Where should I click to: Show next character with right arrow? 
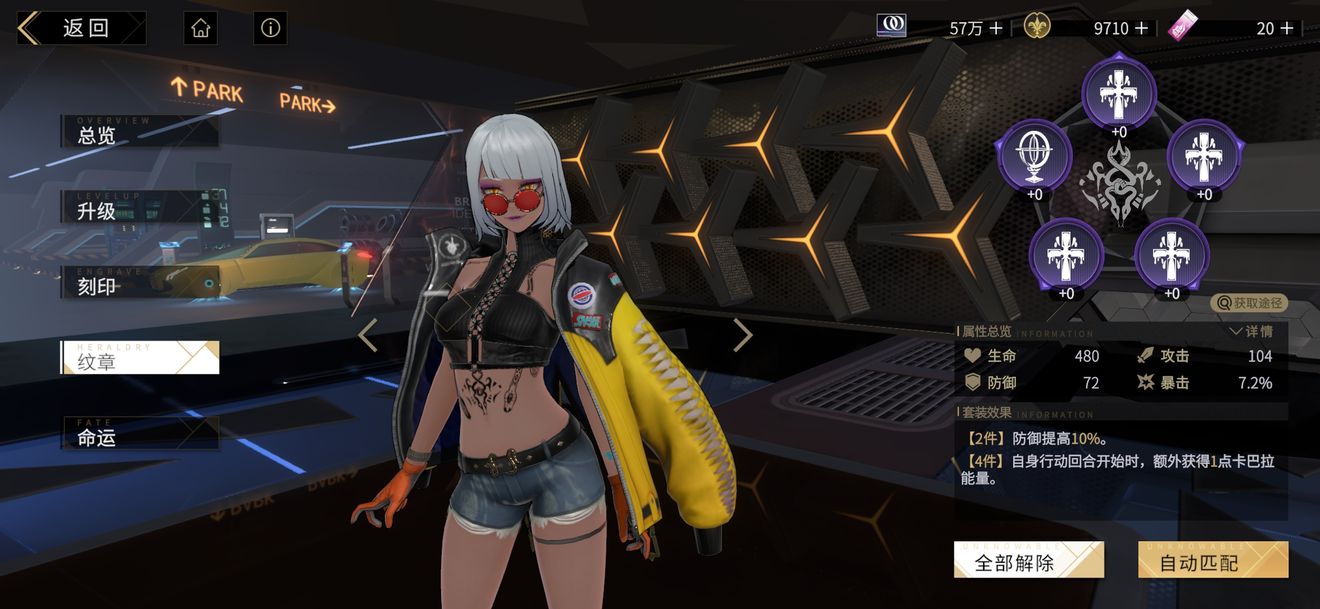pos(742,335)
